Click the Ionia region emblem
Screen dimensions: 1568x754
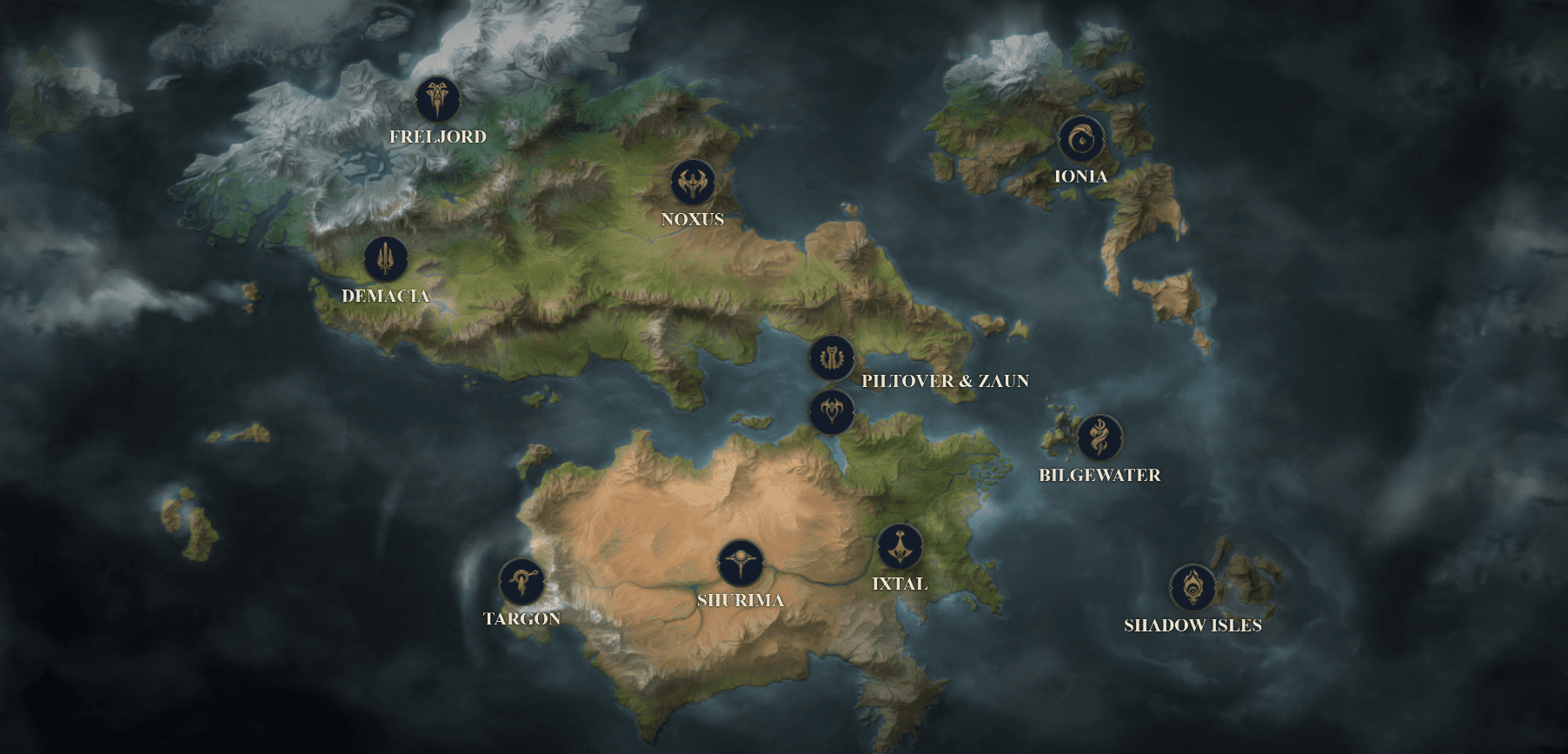(1081, 139)
